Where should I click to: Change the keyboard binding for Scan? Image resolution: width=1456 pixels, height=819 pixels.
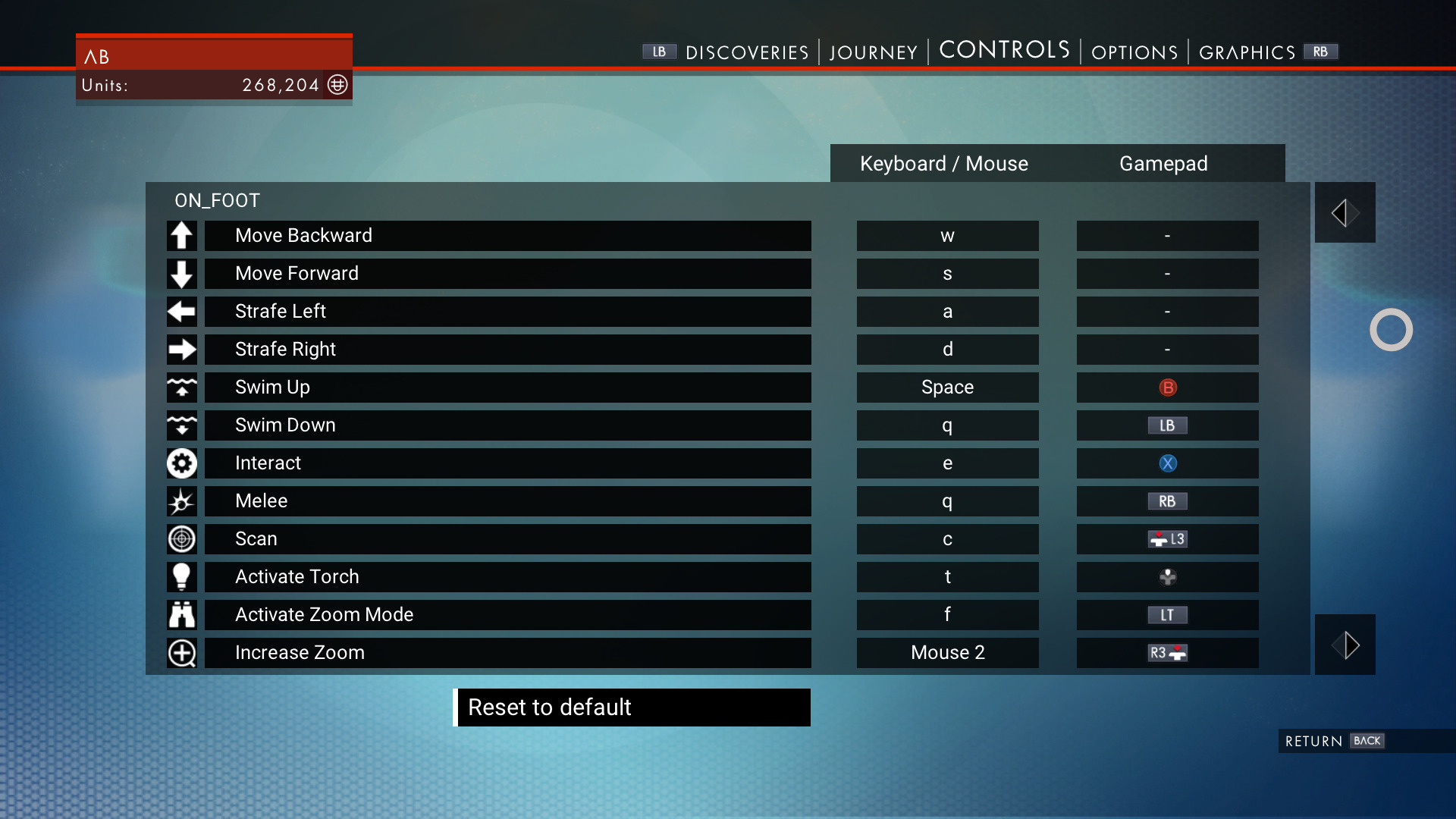(x=947, y=539)
